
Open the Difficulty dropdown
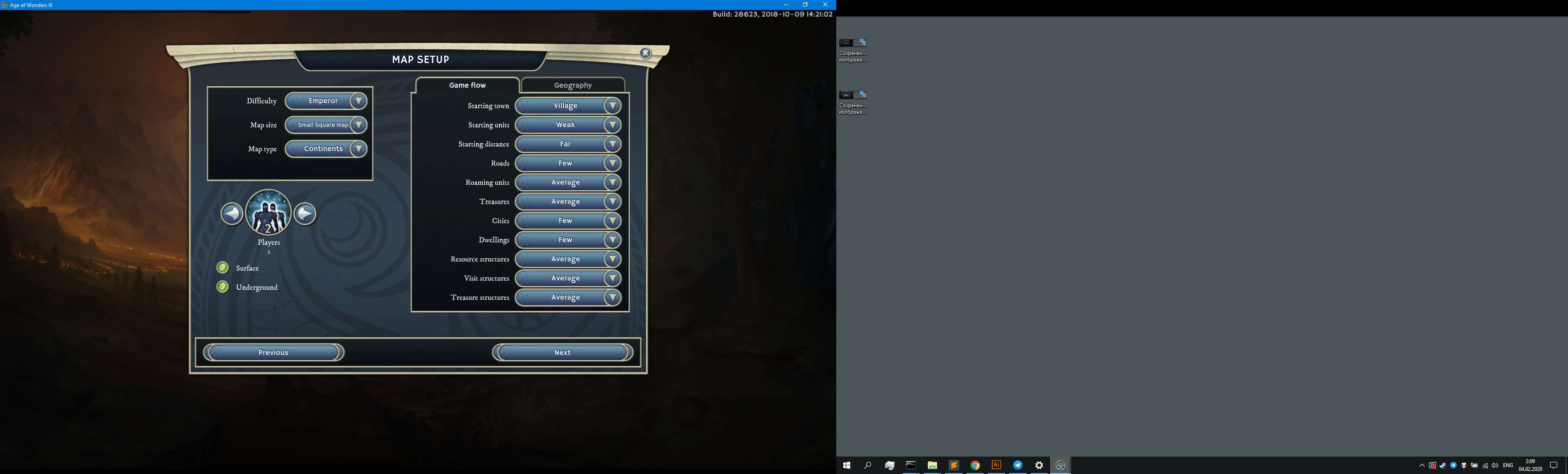(x=326, y=101)
